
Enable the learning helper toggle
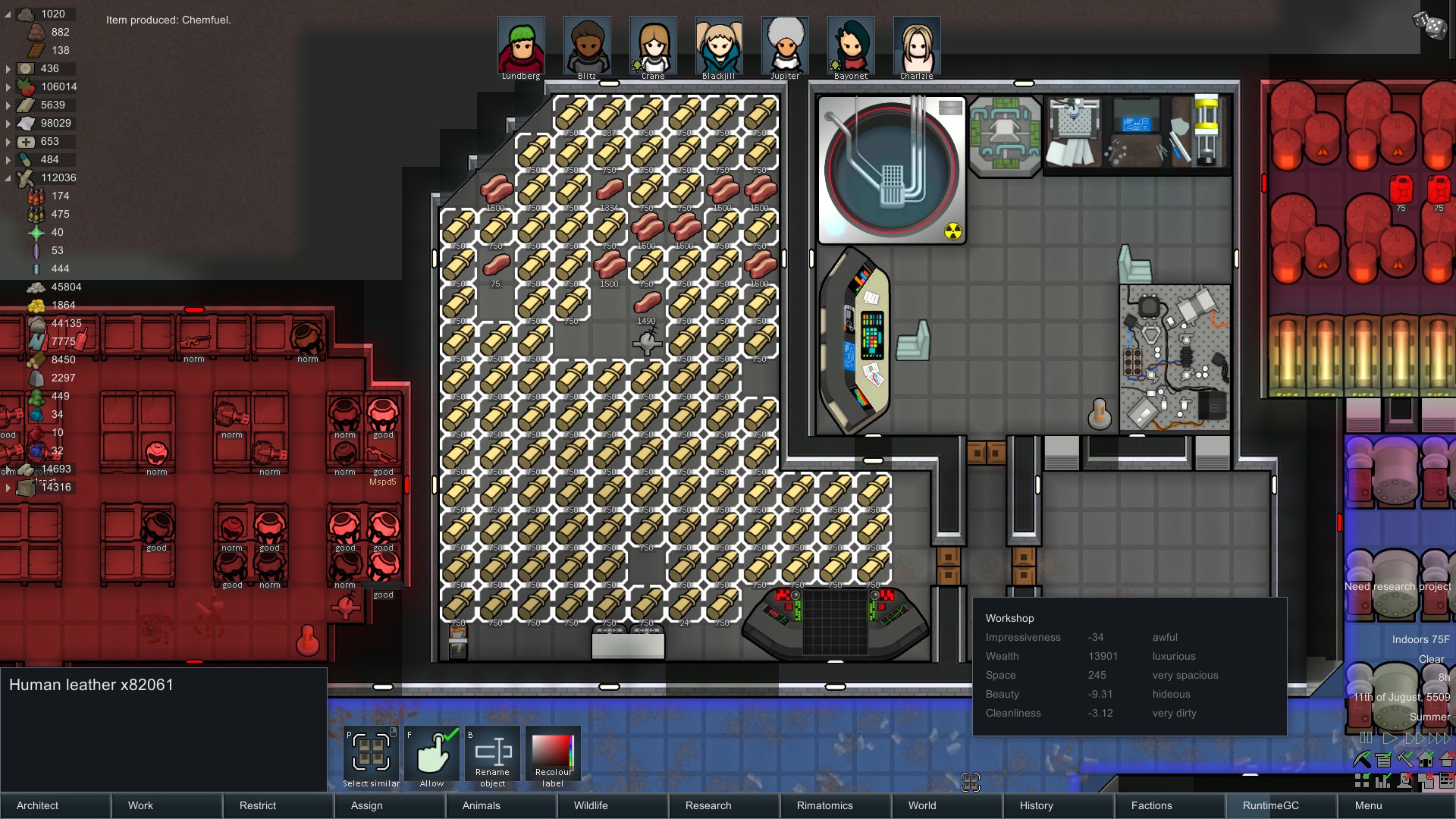pos(1404,780)
